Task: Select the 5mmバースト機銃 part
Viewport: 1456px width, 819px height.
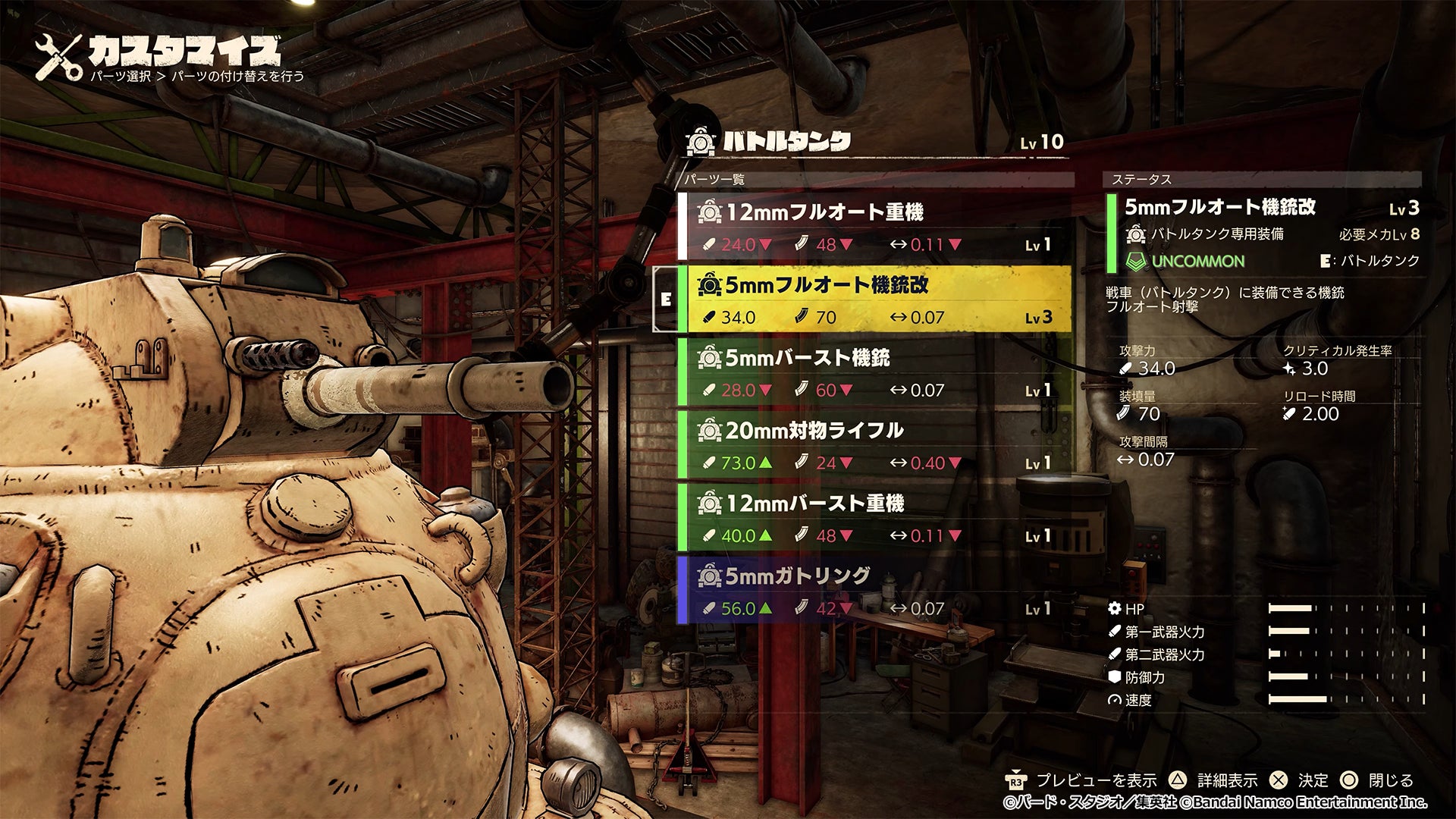Action: click(876, 372)
